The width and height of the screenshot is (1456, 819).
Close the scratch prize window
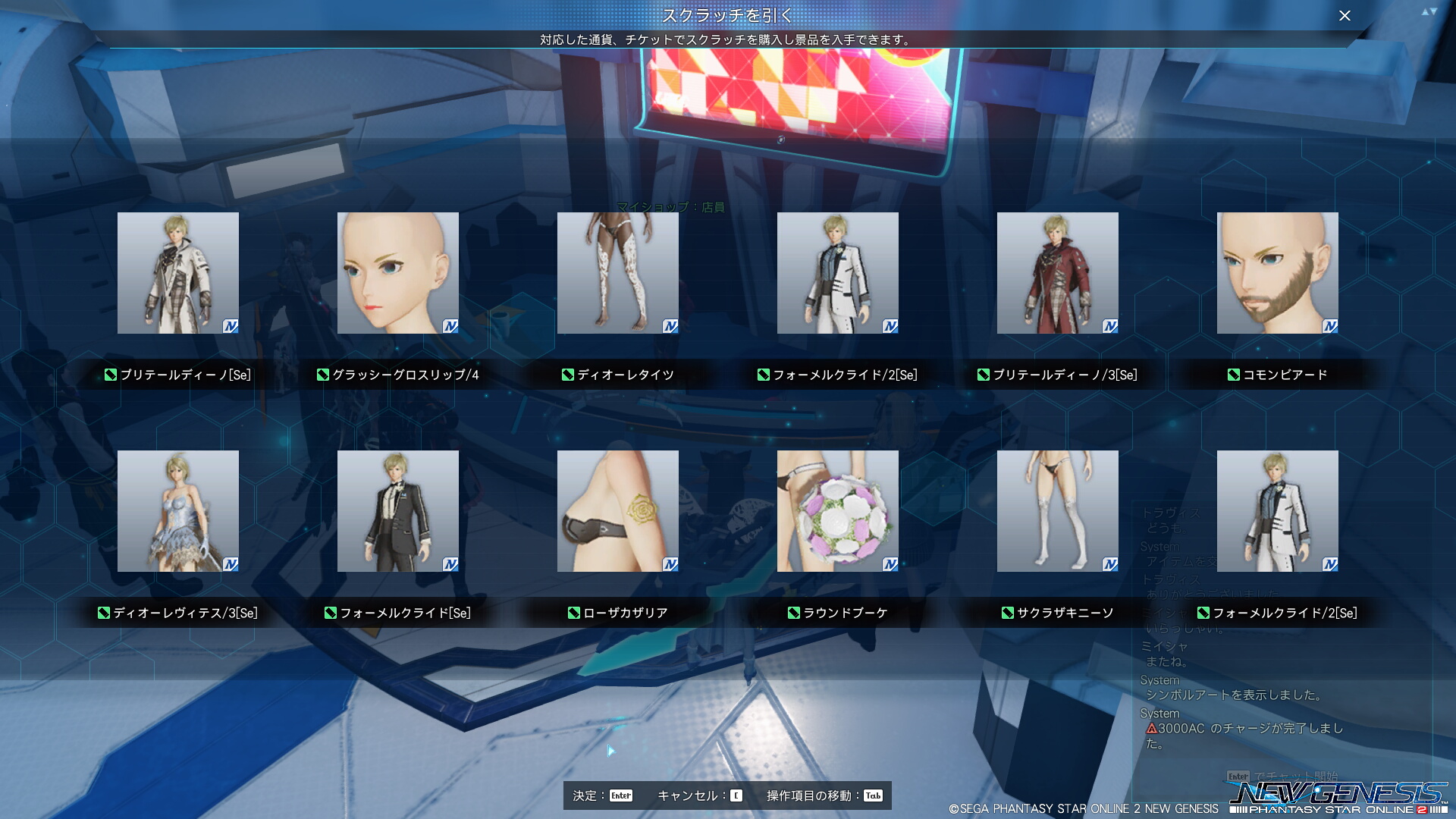point(1345,16)
